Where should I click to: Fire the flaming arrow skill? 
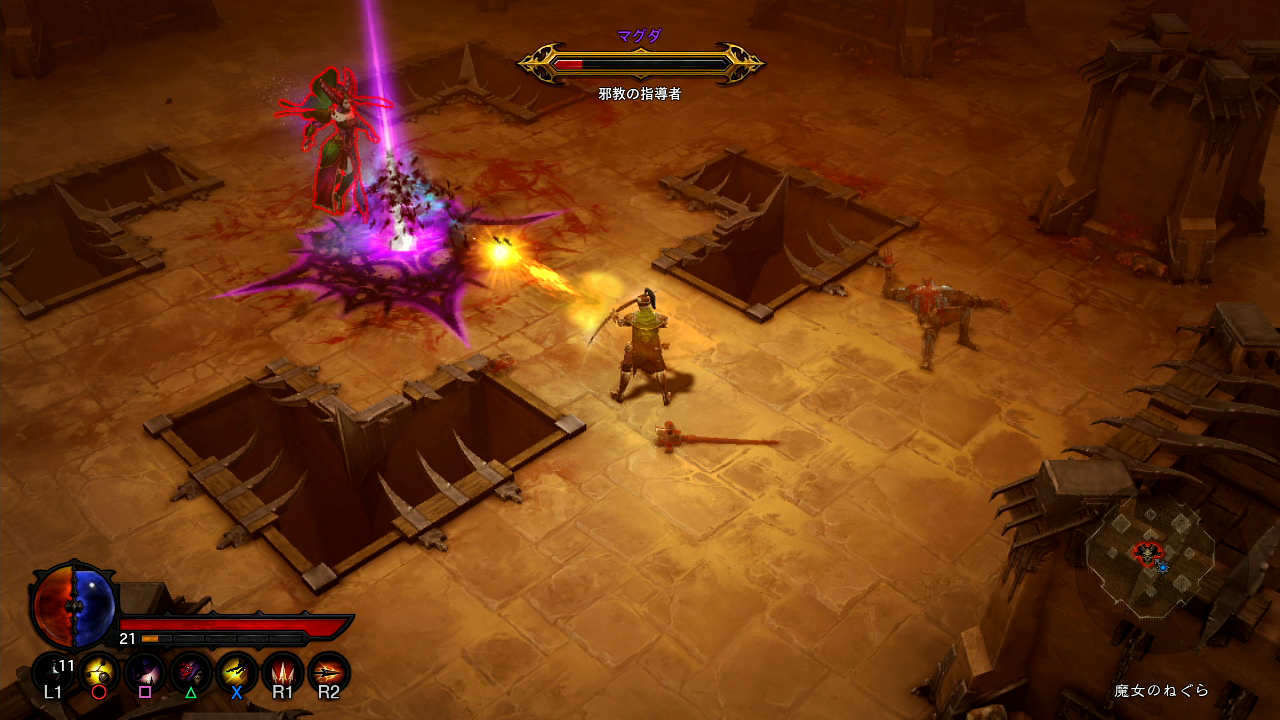point(329,671)
